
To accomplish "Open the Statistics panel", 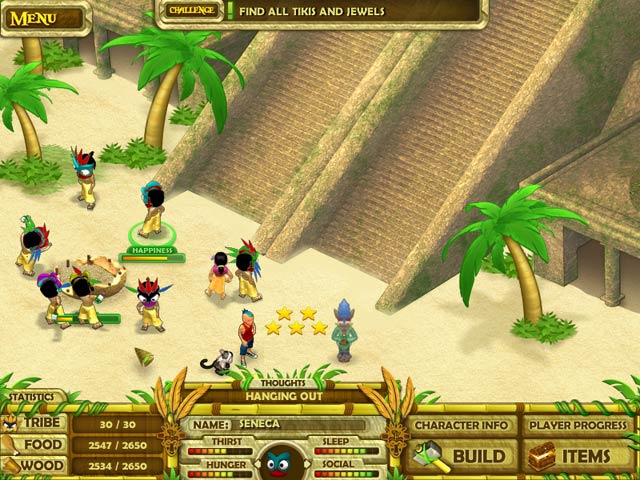I will point(33,397).
